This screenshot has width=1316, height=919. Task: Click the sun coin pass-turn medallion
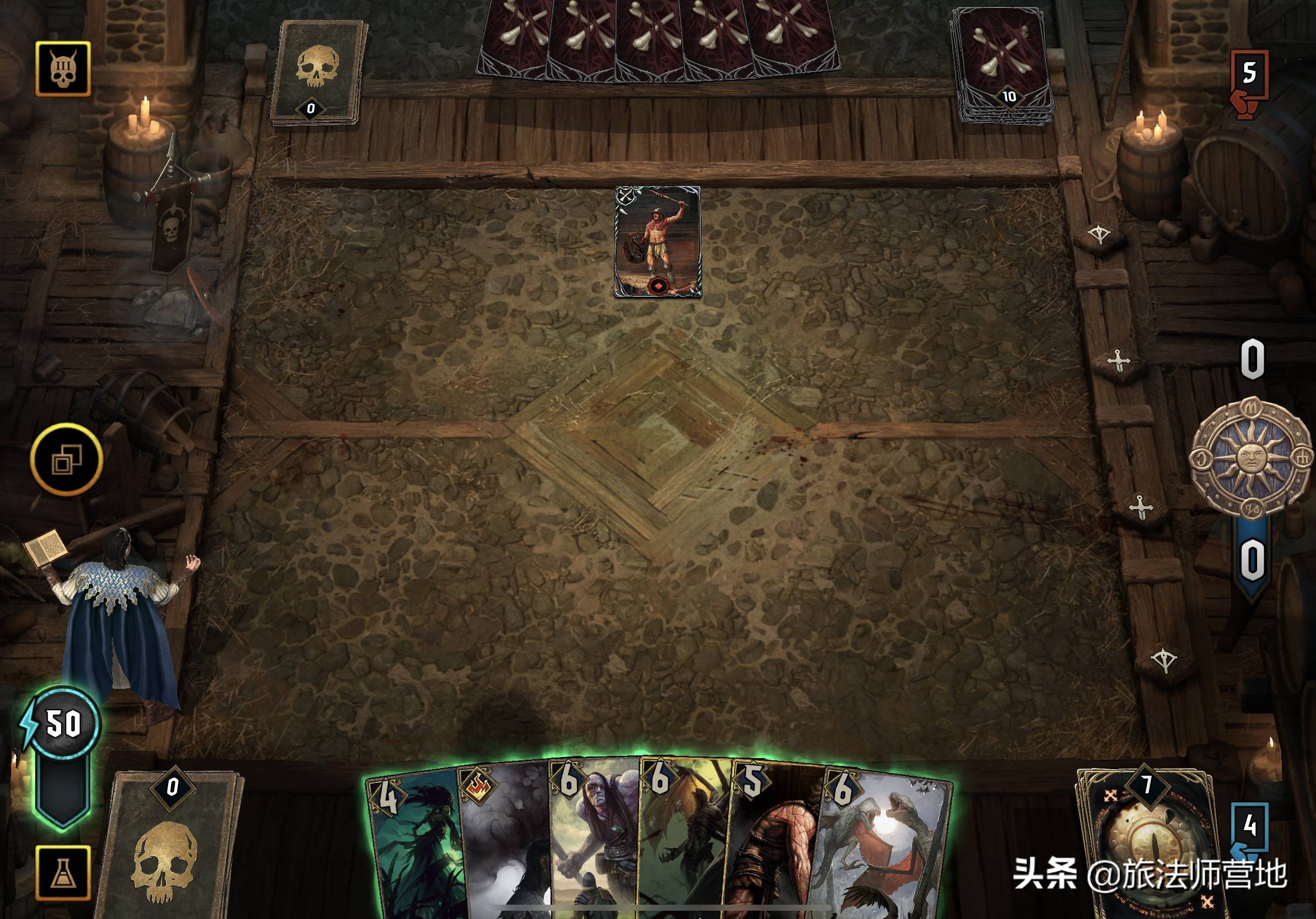tap(1250, 457)
